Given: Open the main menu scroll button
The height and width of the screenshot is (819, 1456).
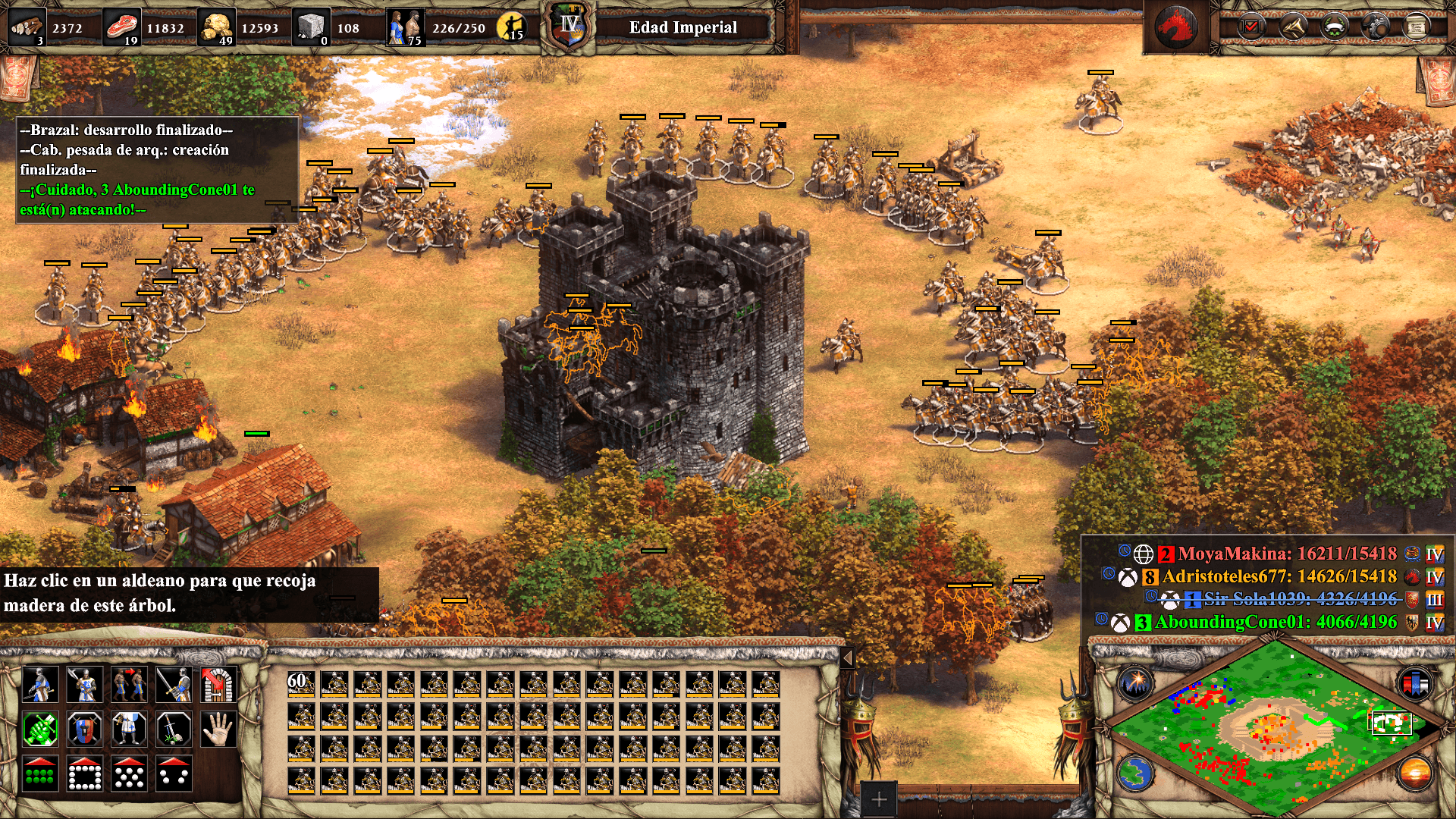Looking at the screenshot, I should click(x=1416, y=27).
